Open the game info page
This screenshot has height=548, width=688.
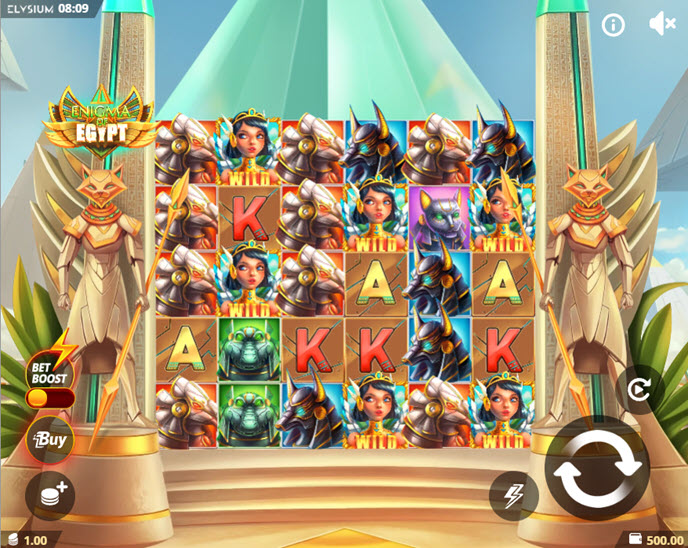coord(613,25)
